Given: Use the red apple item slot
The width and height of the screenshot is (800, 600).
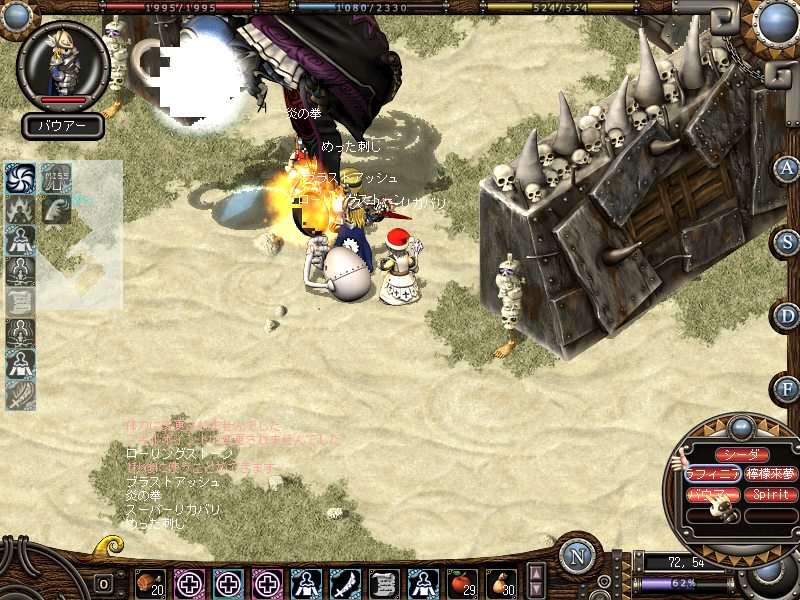Looking at the screenshot, I should coord(460,583).
